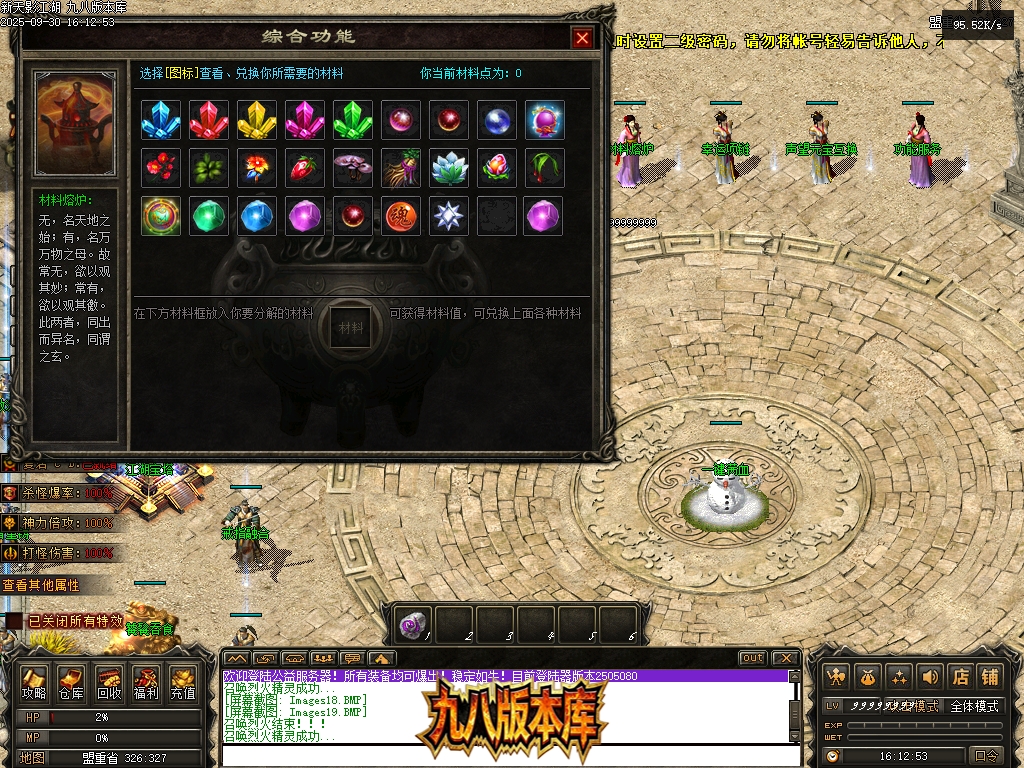
Task: Close the 综合功能 window
Action: click(x=582, y=38)
